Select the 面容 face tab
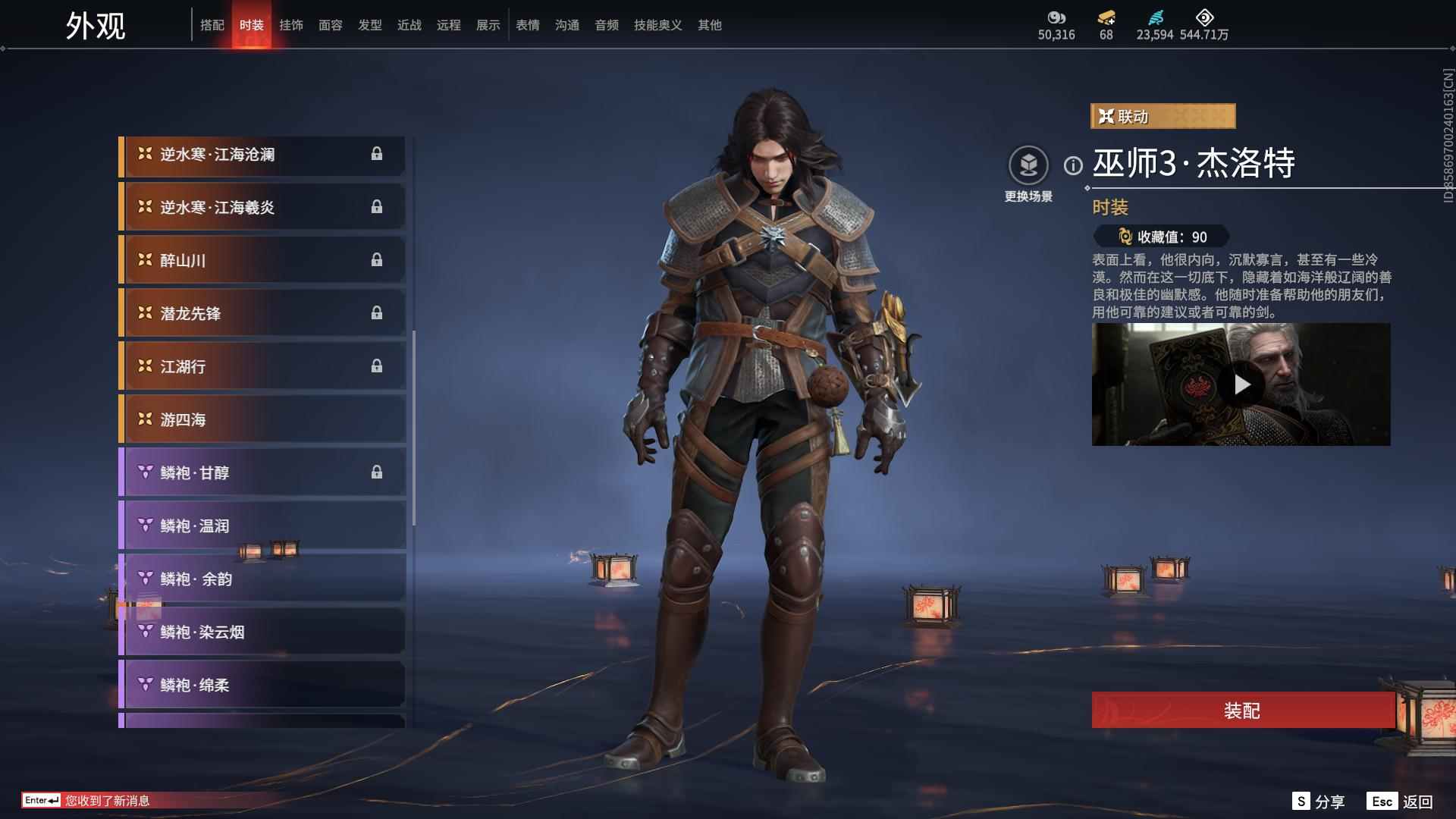Image resolution: width=1456 pixels, height=819 pixels. [331, 25]
